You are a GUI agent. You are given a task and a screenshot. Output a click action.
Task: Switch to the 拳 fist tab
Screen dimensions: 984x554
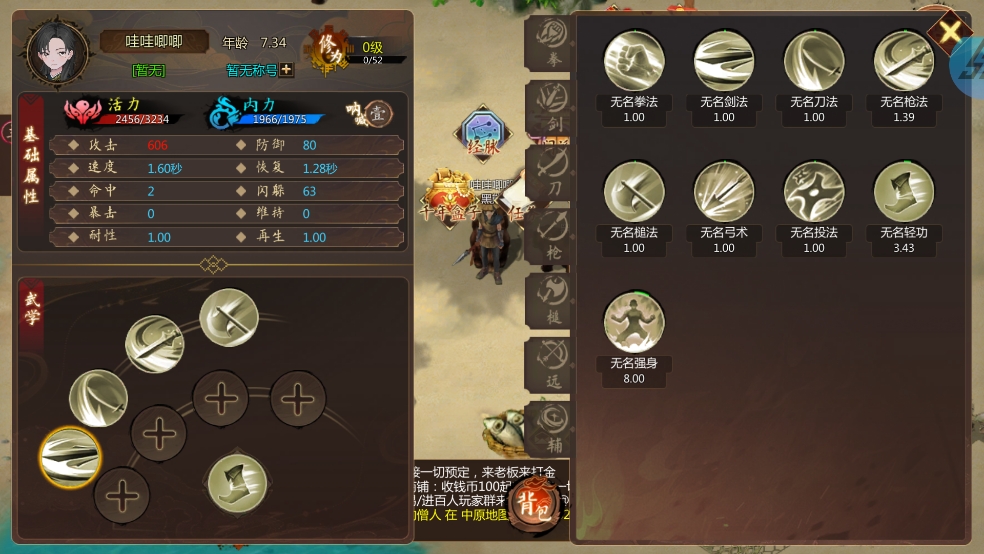tap(552, 42)
